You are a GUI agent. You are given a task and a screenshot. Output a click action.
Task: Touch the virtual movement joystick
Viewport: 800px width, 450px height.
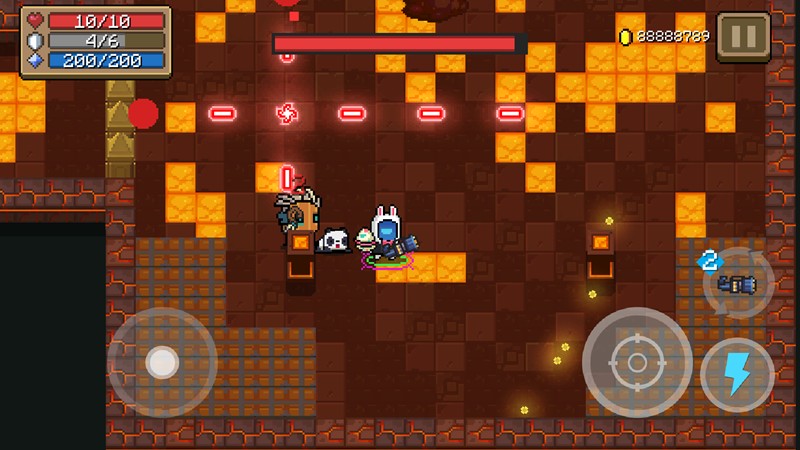pos(162,362)
